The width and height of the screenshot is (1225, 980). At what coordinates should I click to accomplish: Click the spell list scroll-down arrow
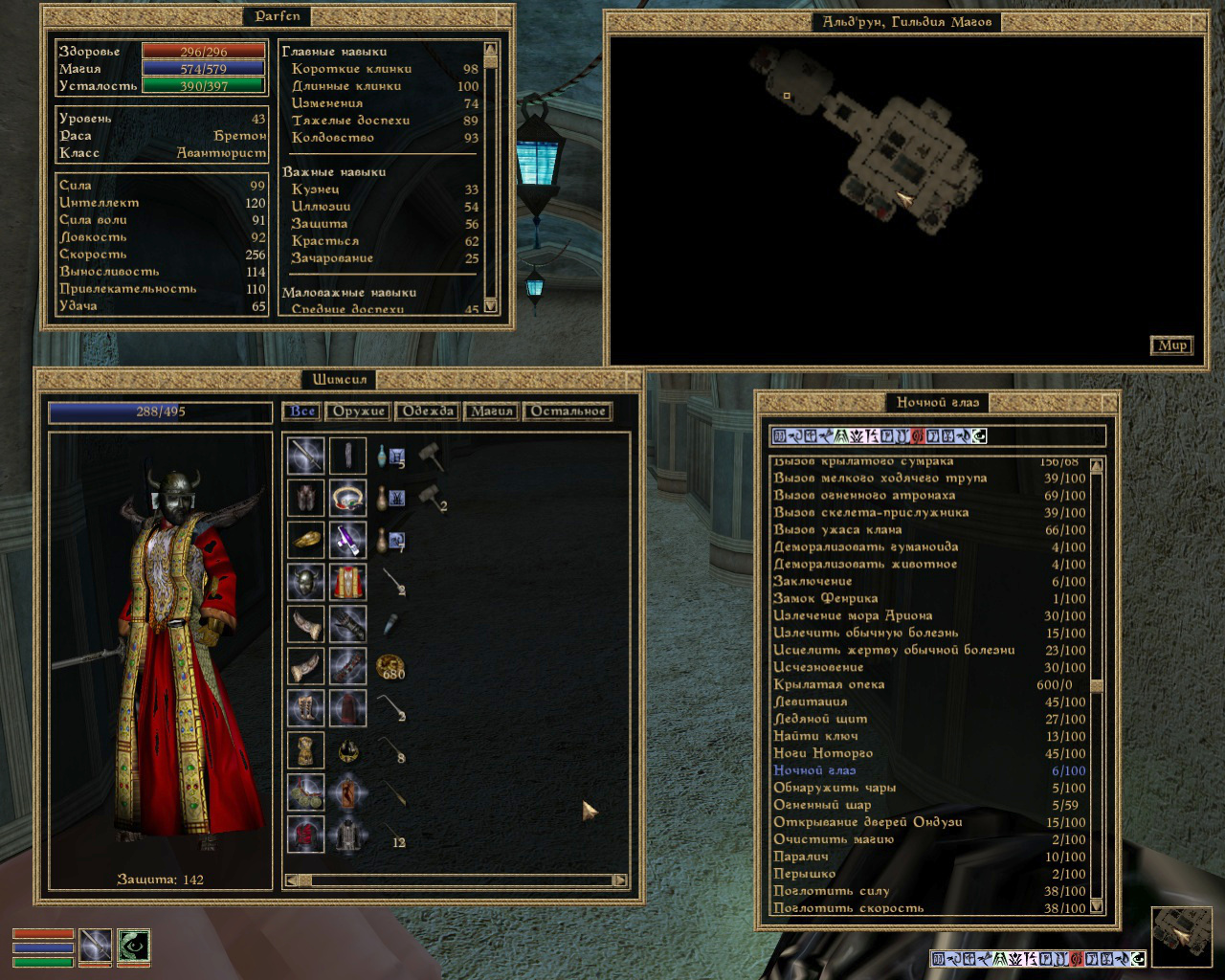pos(1097,906)
